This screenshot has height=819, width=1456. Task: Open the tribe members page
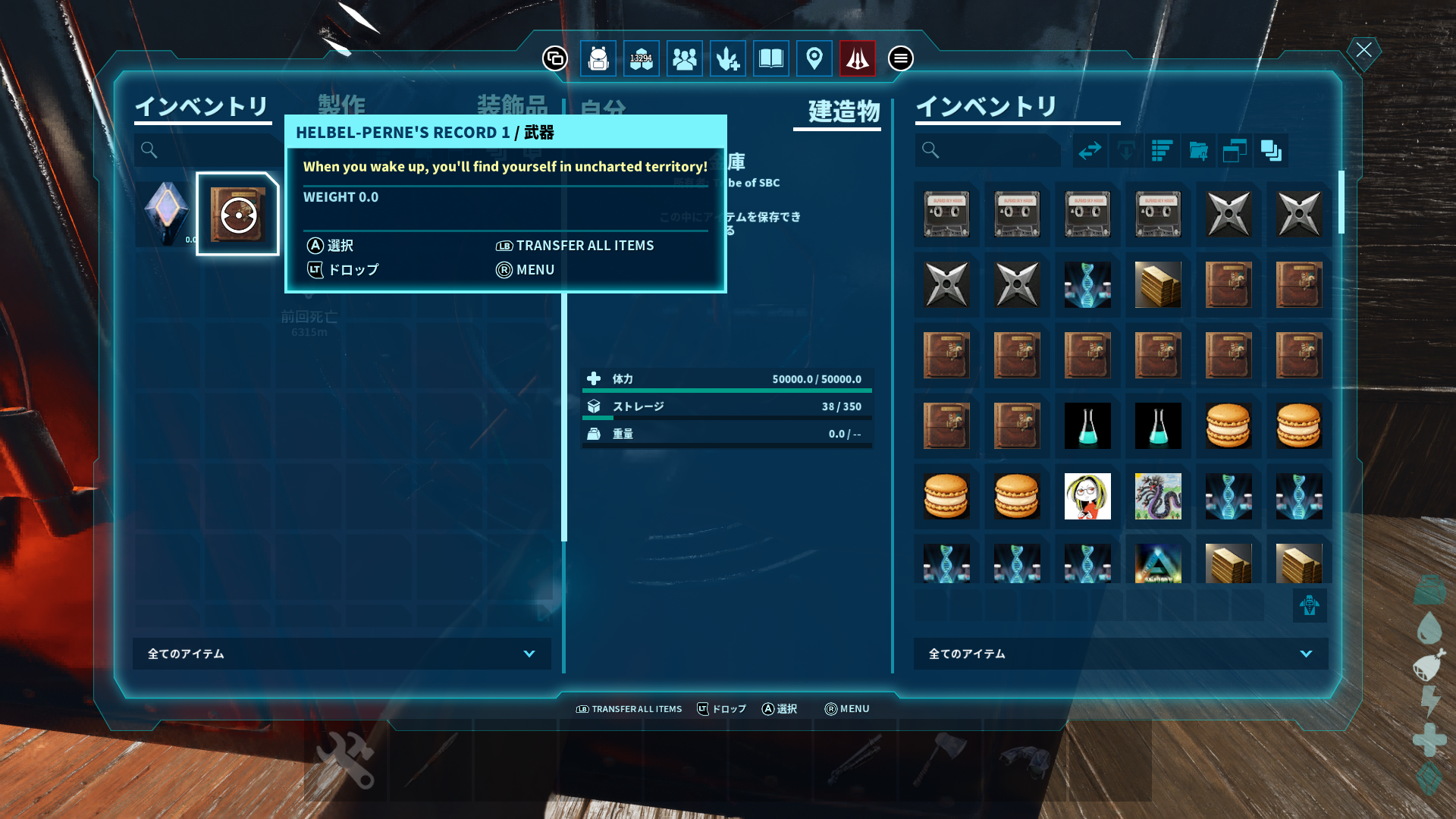click(684, 58)
